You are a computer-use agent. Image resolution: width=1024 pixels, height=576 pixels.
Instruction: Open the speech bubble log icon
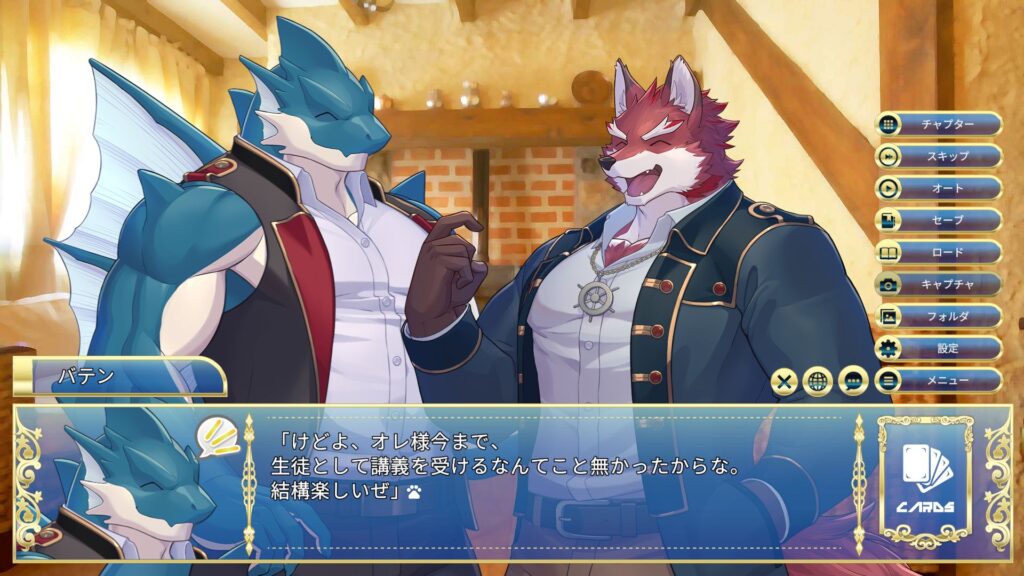(x=853, y=381)
